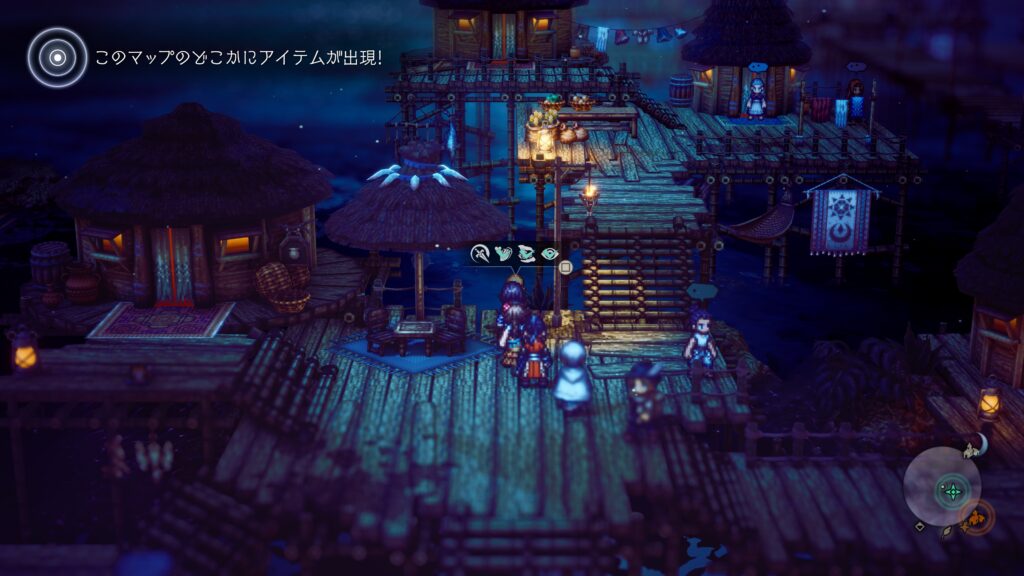Activate the eye path action icon
Viewport: 1024px width, 576px height.
[549, 254]
